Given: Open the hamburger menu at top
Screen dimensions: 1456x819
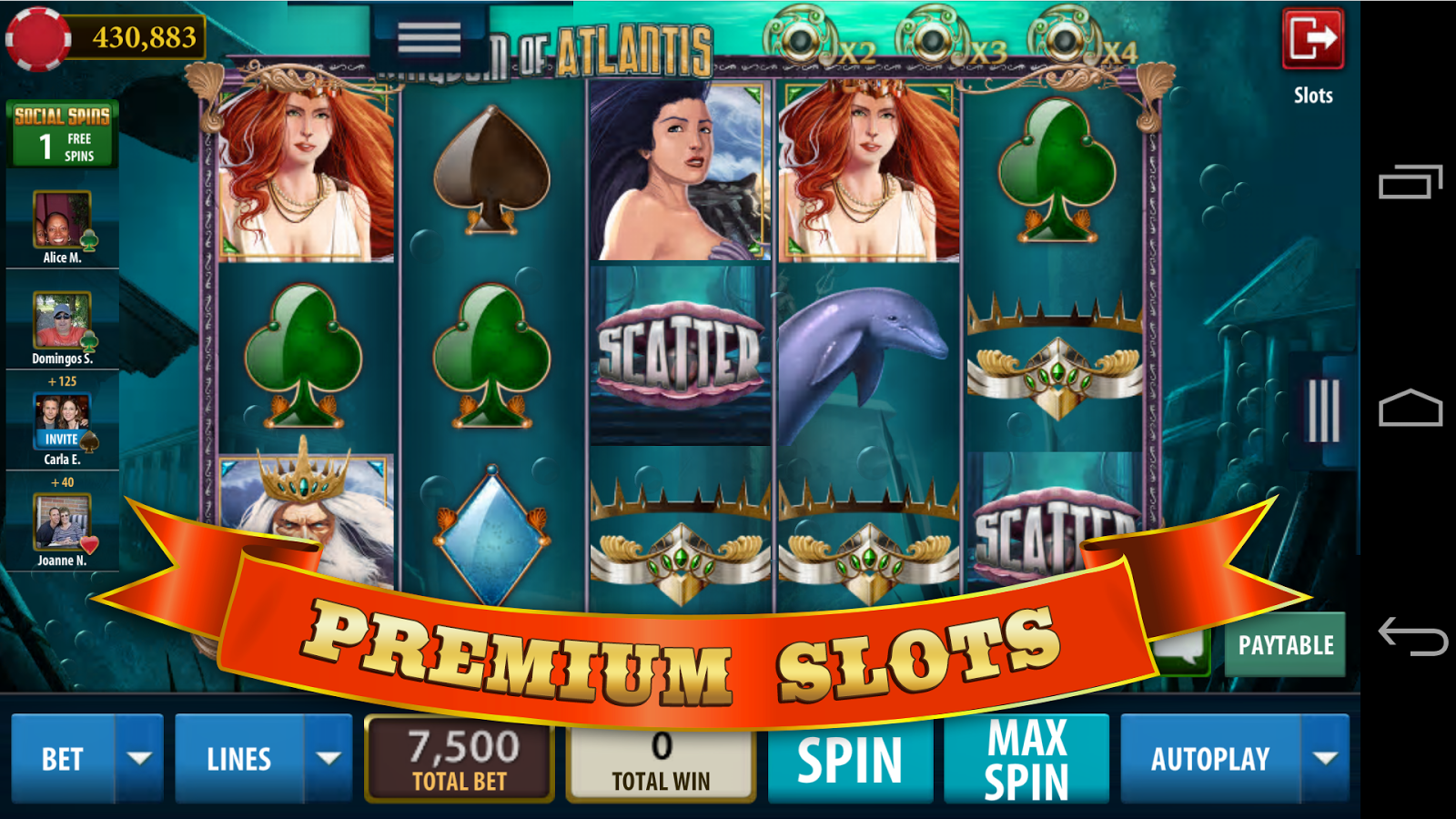Looking at the screenshot, I should [x=430, y=38].
